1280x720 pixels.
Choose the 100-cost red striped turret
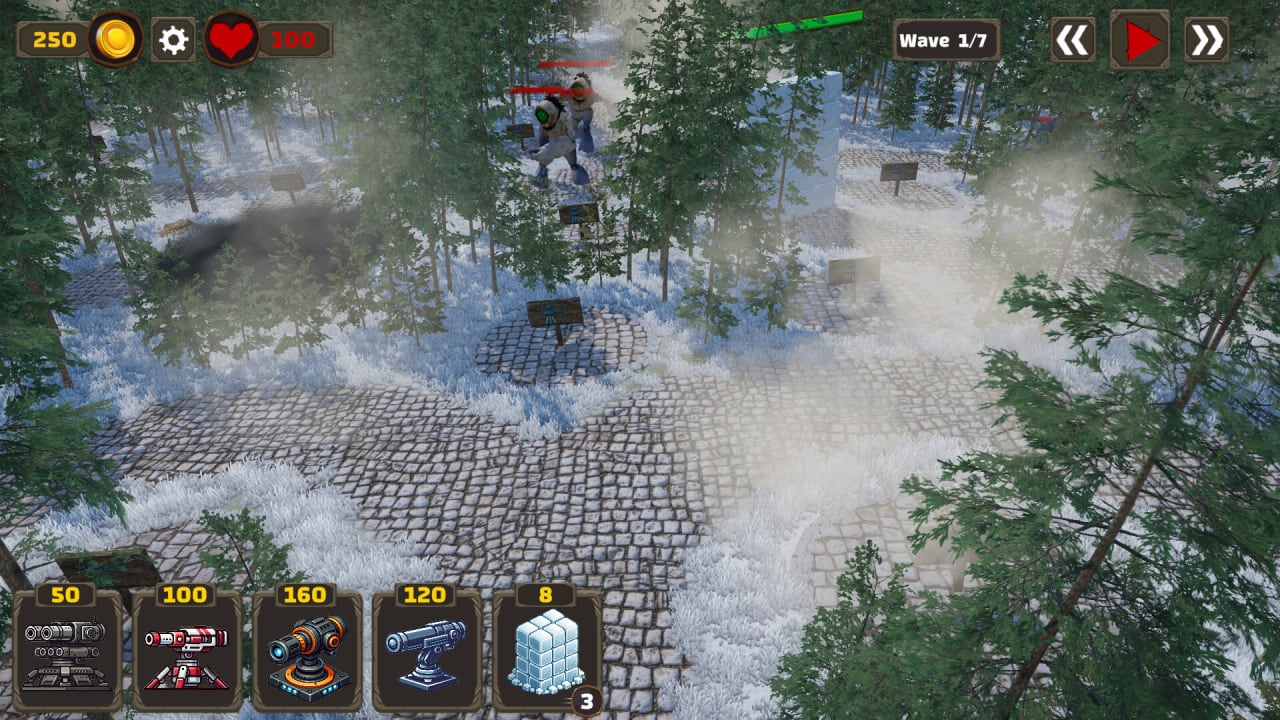pyautogui.click(x=187, y=650)
